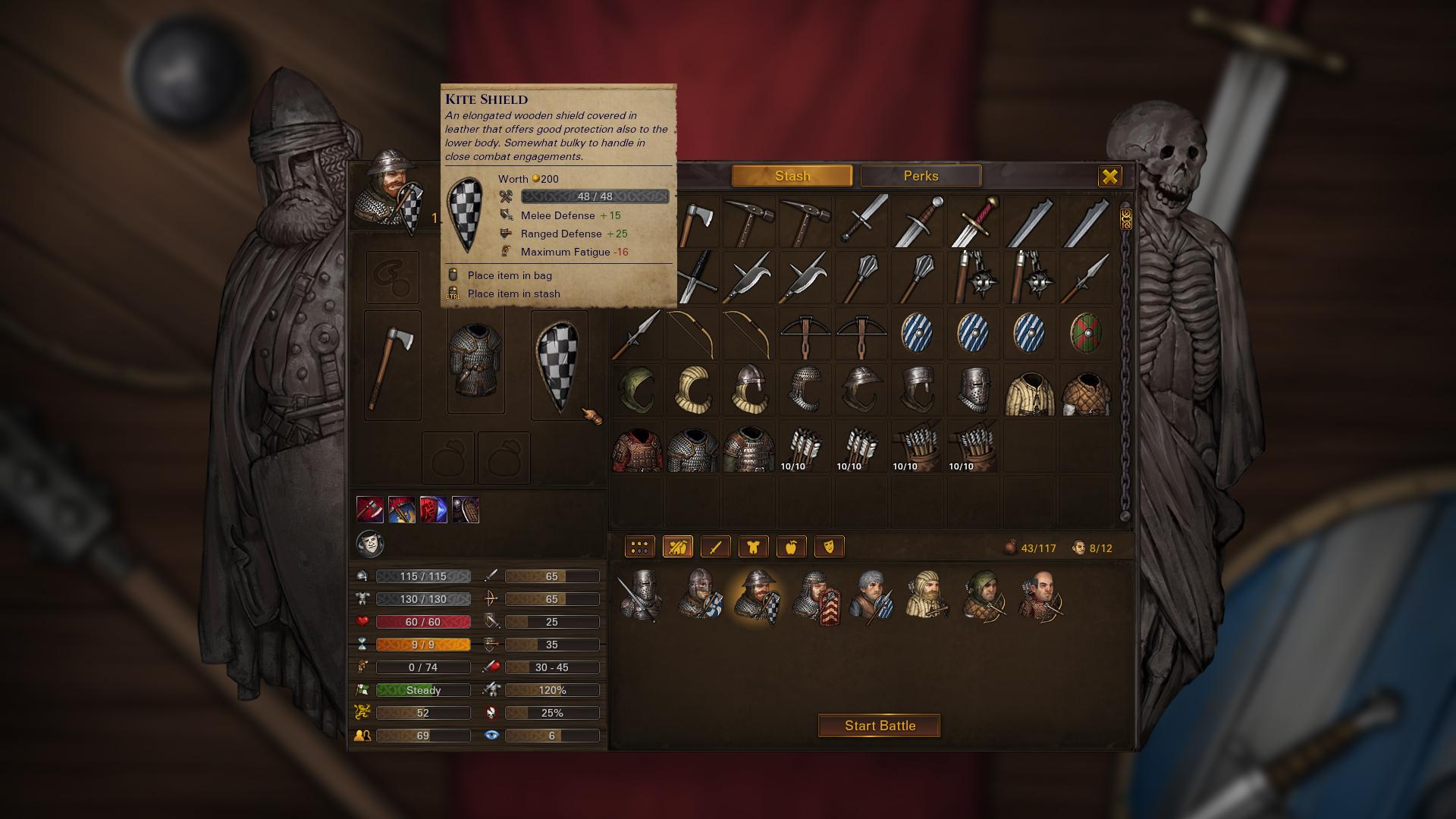Click the Start Battle button

tap(878, 725)
